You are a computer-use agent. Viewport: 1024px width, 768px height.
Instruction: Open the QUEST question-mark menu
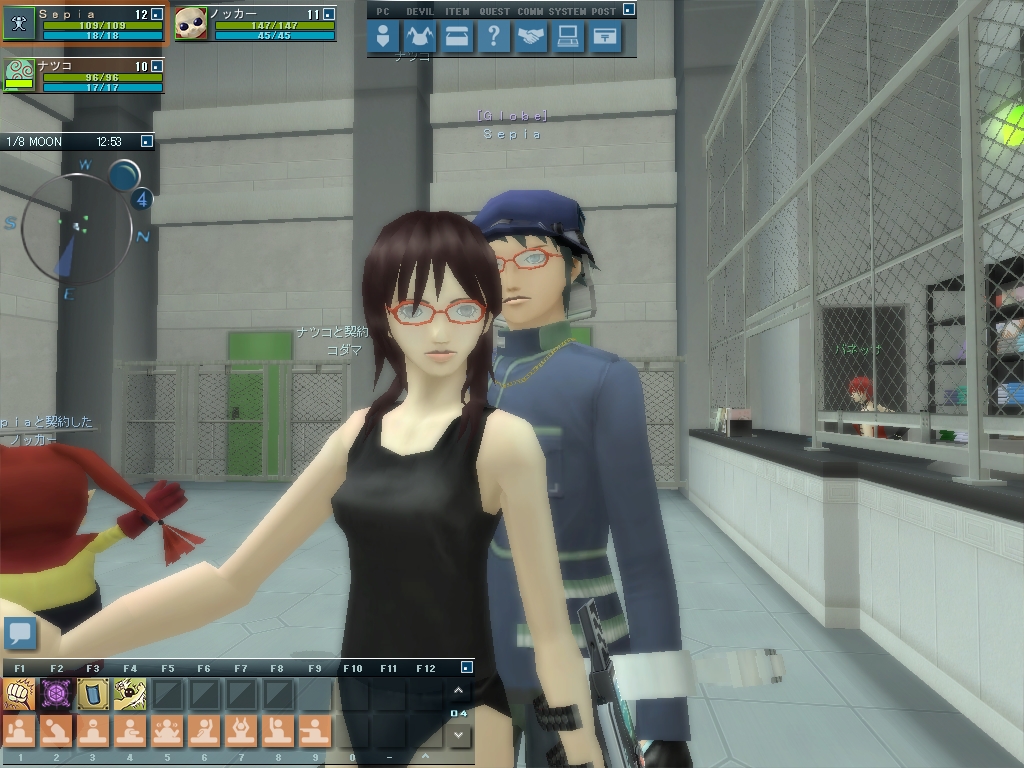pyautogui.click(x=493, y=38)
